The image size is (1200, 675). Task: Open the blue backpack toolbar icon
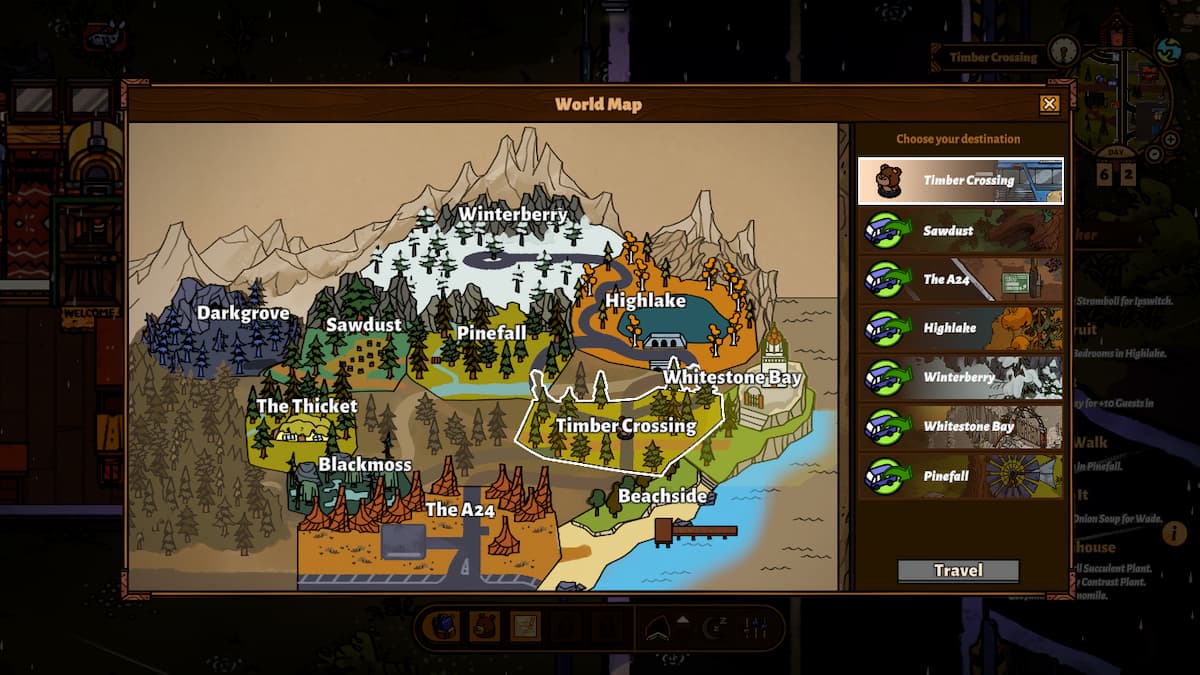pyautogui.click(x=442, y=626)
